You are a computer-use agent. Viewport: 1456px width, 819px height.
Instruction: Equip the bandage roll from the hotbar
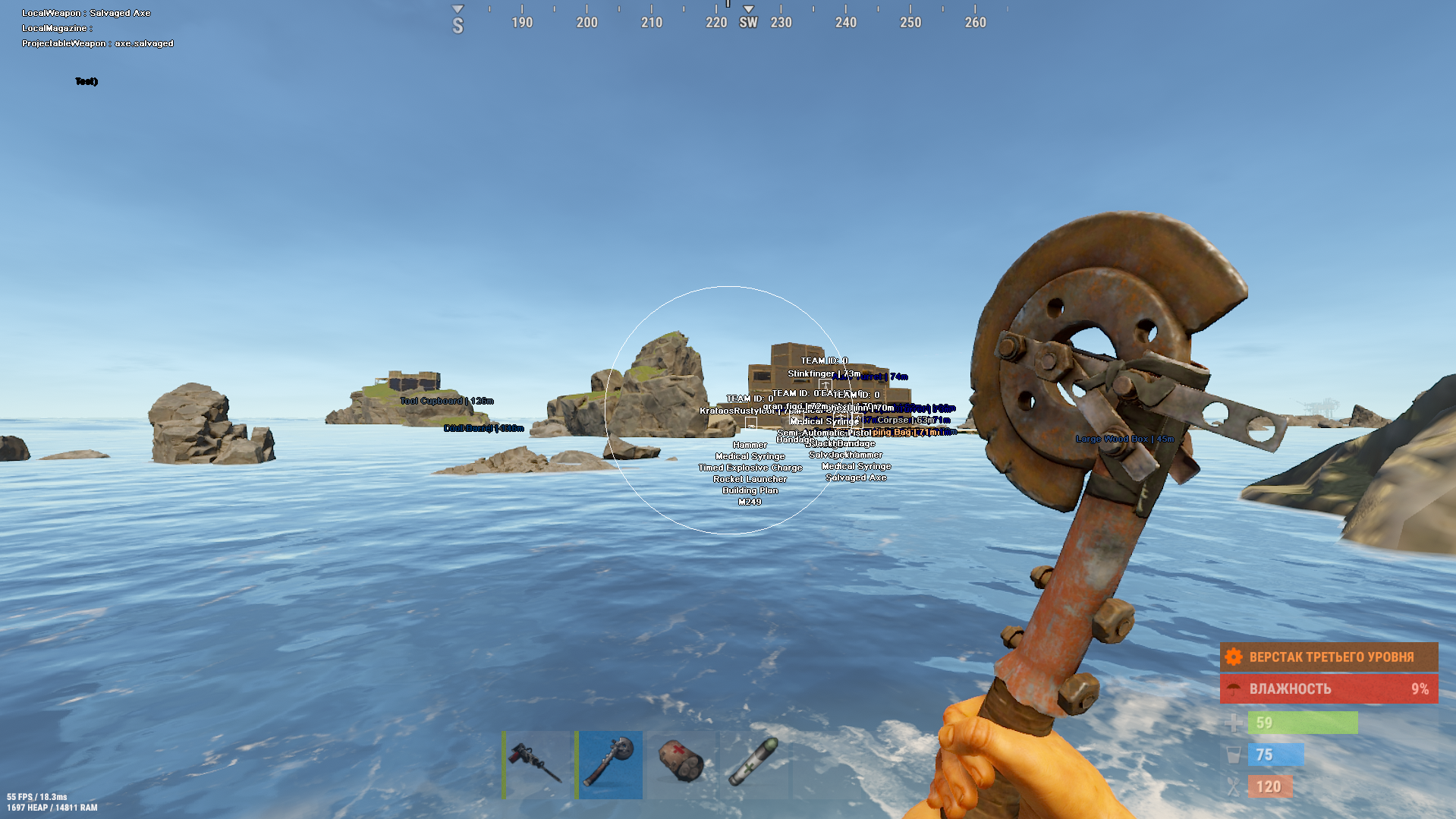click(x=681, y=764)
